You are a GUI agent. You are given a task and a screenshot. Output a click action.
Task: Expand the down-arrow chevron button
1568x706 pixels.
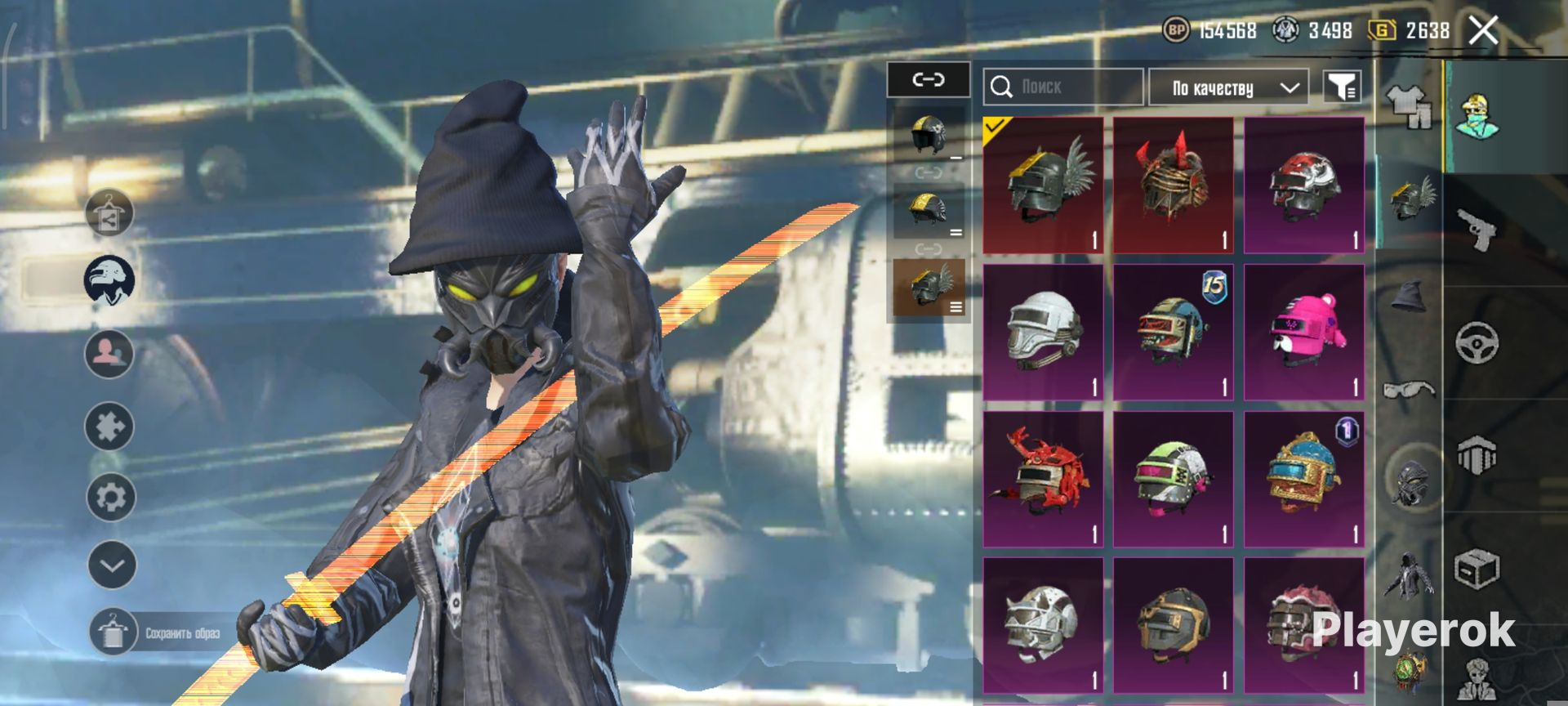pos(112,565)
